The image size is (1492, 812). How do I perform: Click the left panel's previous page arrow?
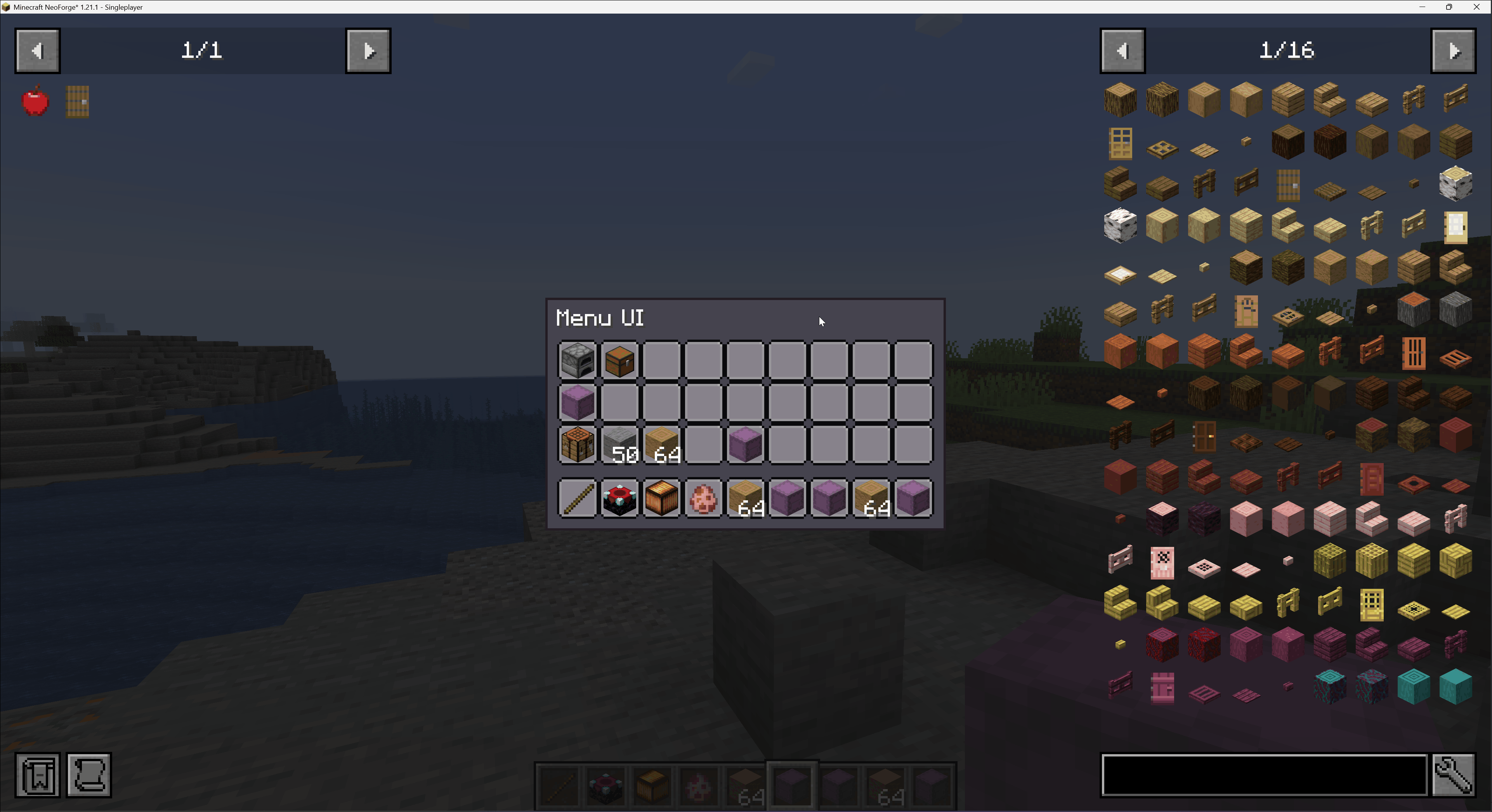(37, 51)
